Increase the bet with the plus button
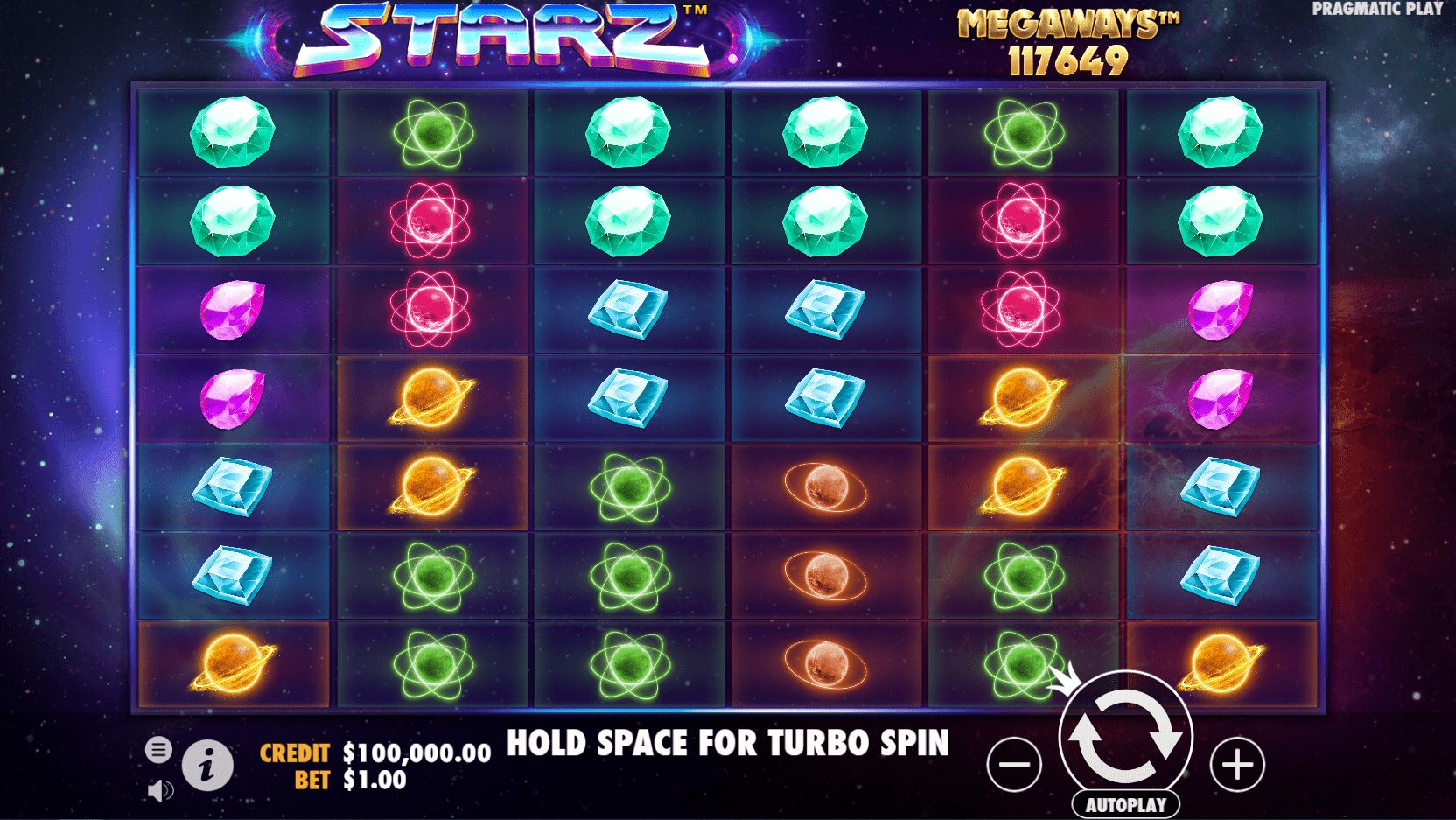Screen dimensions: 1456x820 [x=1237, y=765]
